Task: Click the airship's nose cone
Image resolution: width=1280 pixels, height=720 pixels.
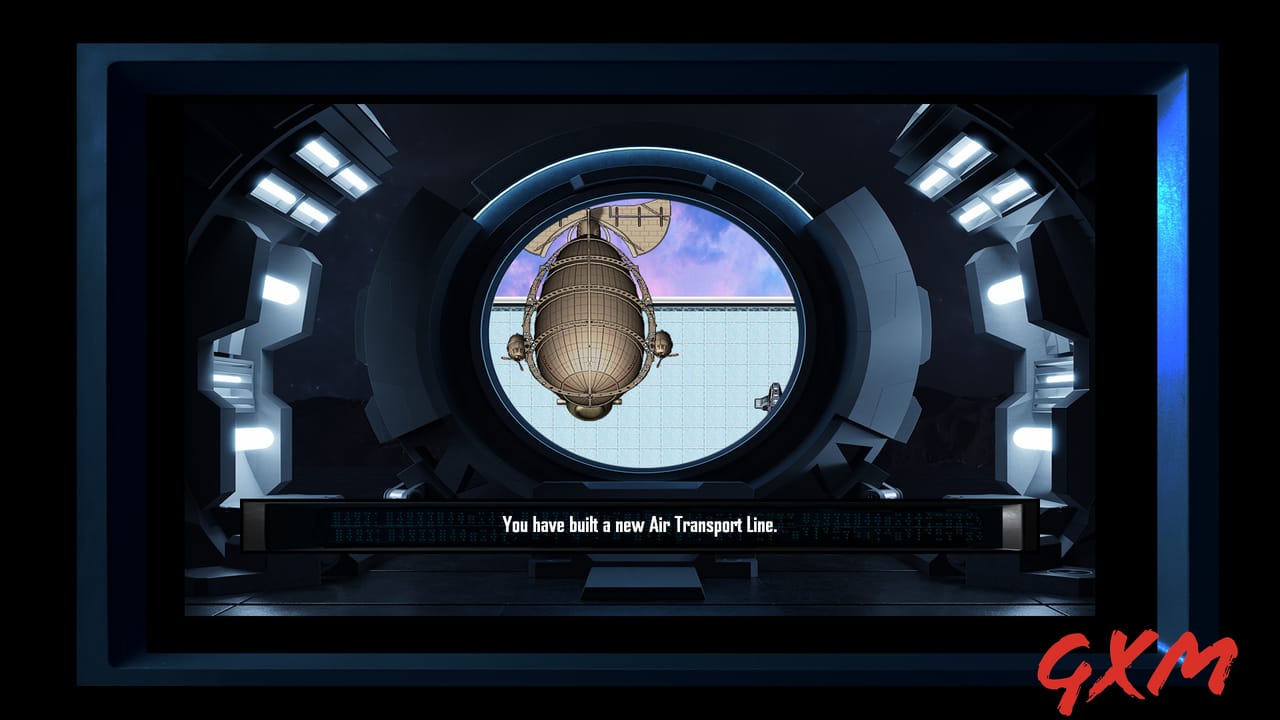Action: pos(589,245)
